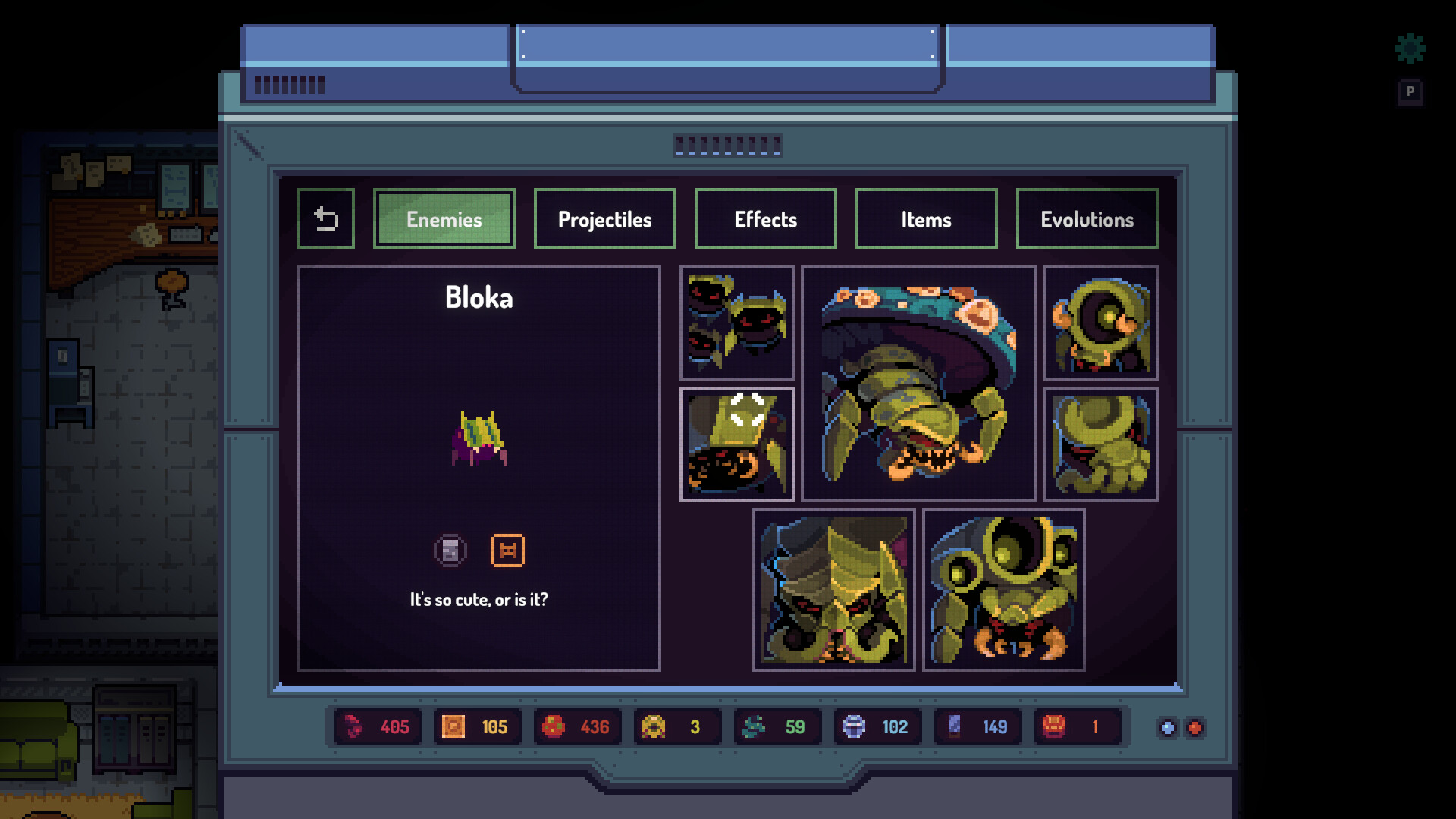Click the back arrow to exit the bestiary
Screen dimensions: 1456x819
(x=326, y=218)
